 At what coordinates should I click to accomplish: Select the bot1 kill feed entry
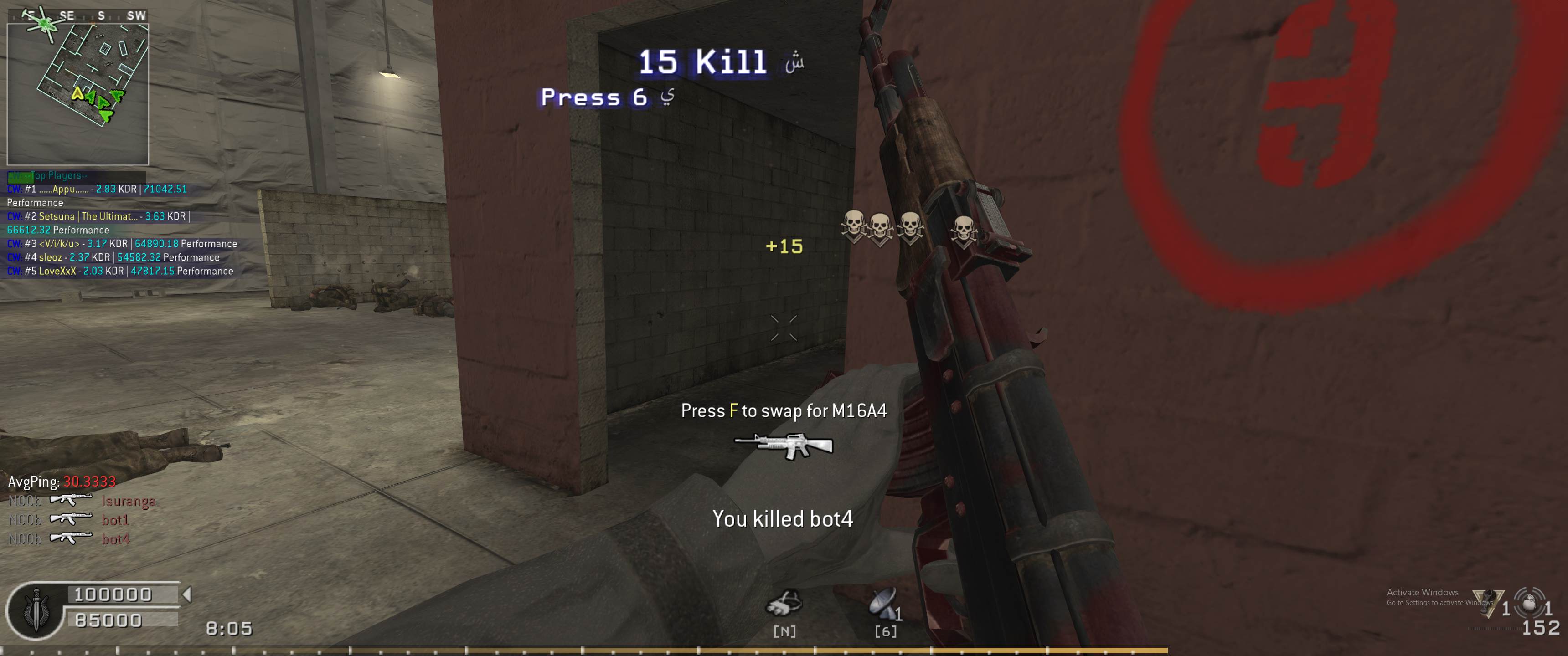click(115, 520)
